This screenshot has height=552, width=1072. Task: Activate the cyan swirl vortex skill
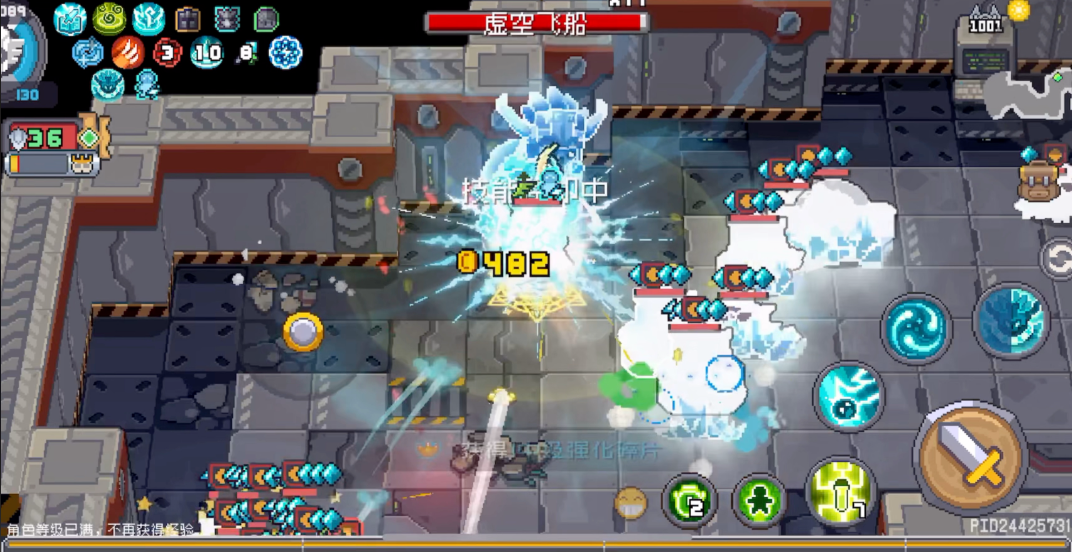[x=916, y=329]
